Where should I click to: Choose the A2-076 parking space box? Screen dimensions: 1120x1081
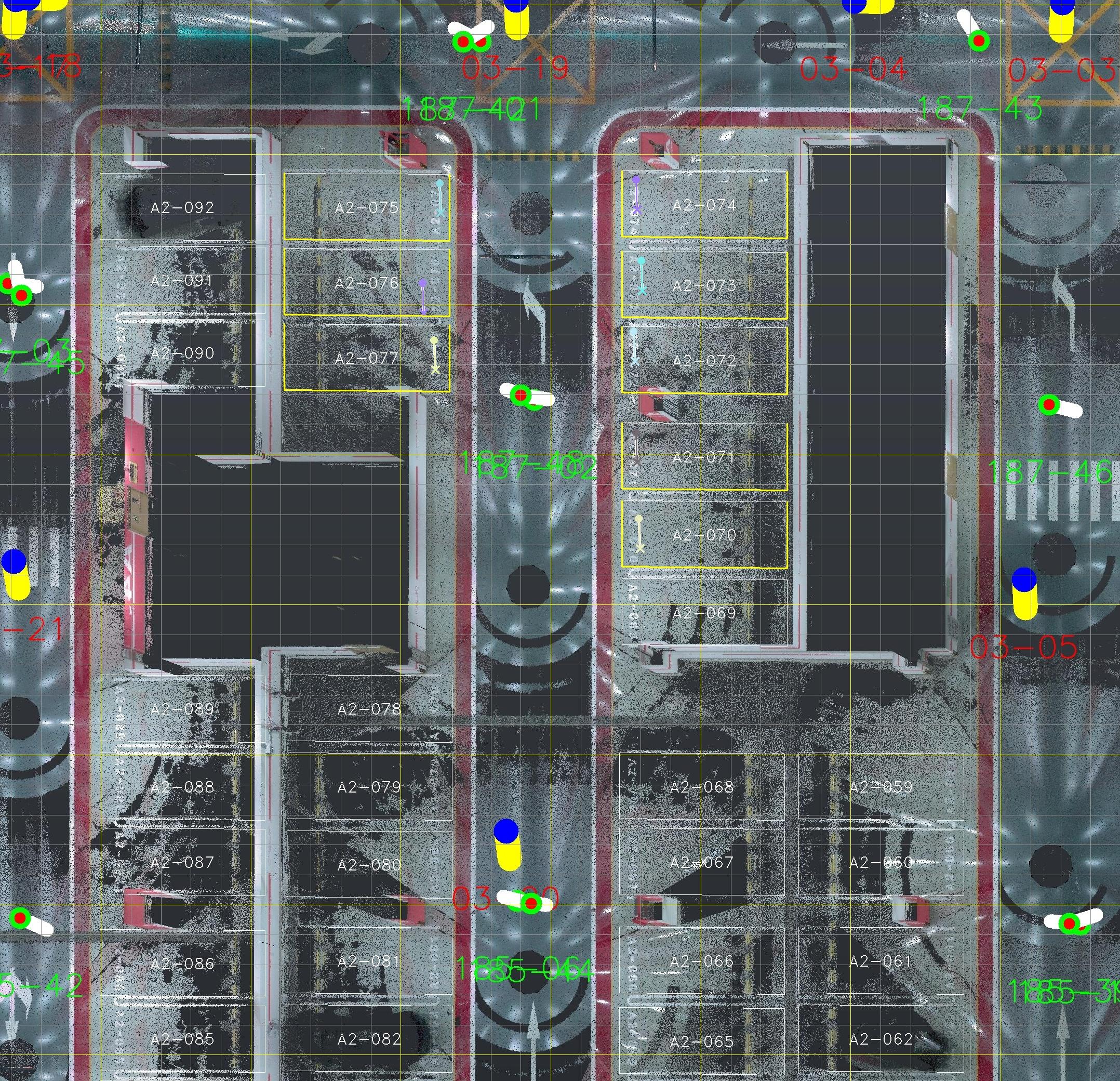(x=366, y=282)
